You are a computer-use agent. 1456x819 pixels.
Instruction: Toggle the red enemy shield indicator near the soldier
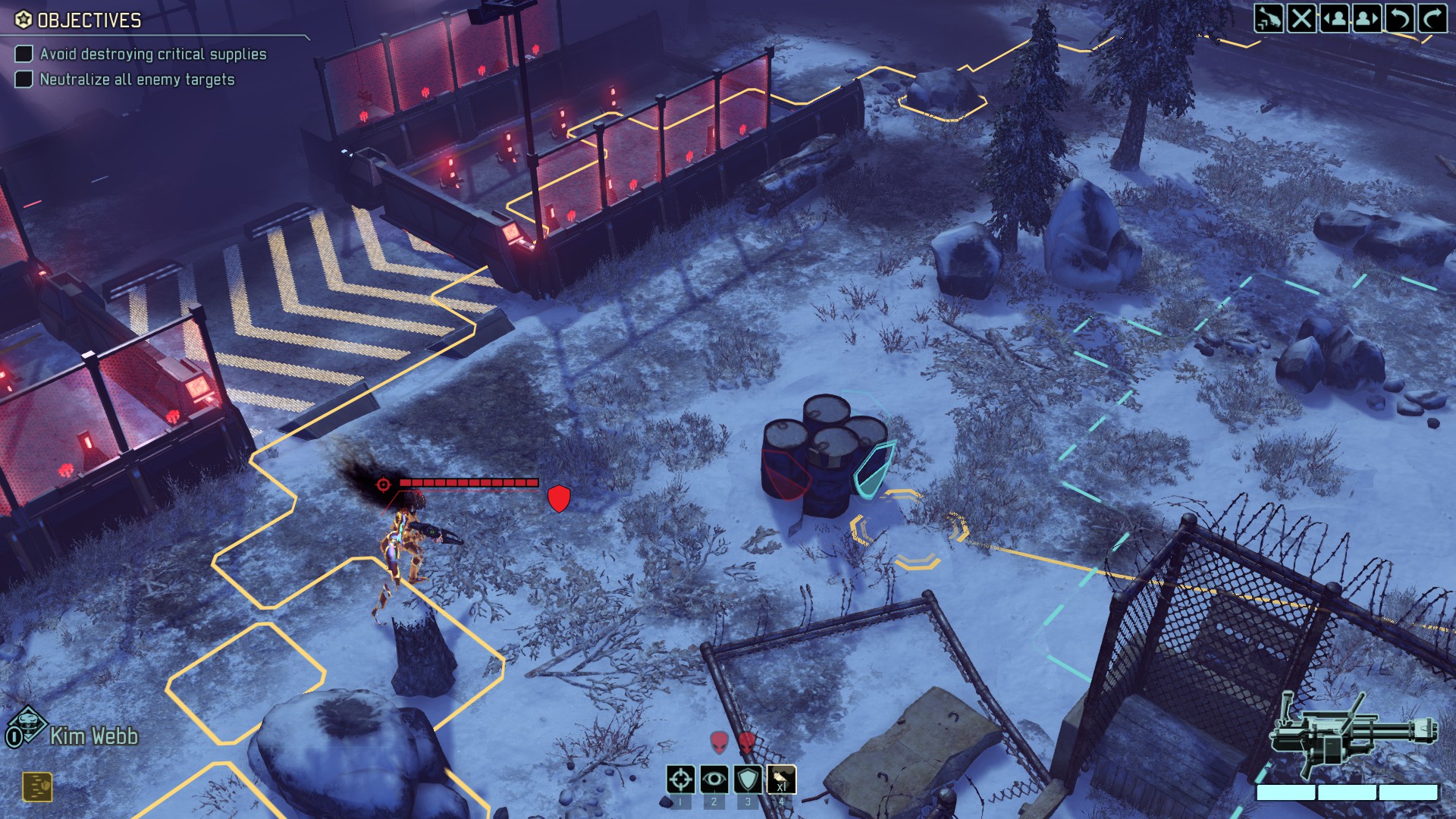point(560,497)
